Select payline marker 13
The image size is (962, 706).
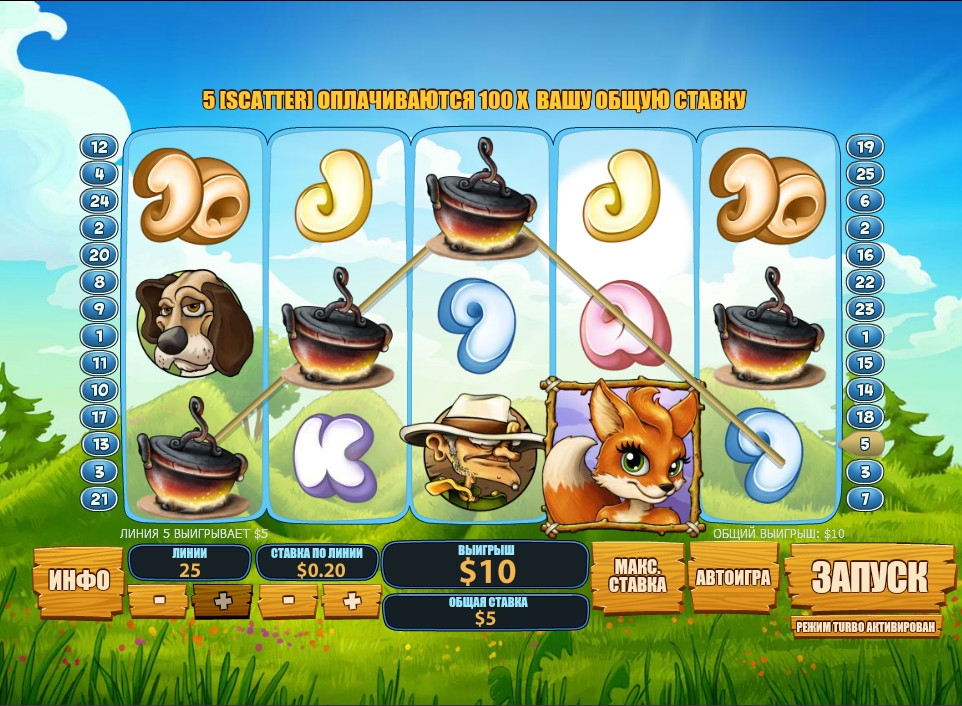(99, 444)
